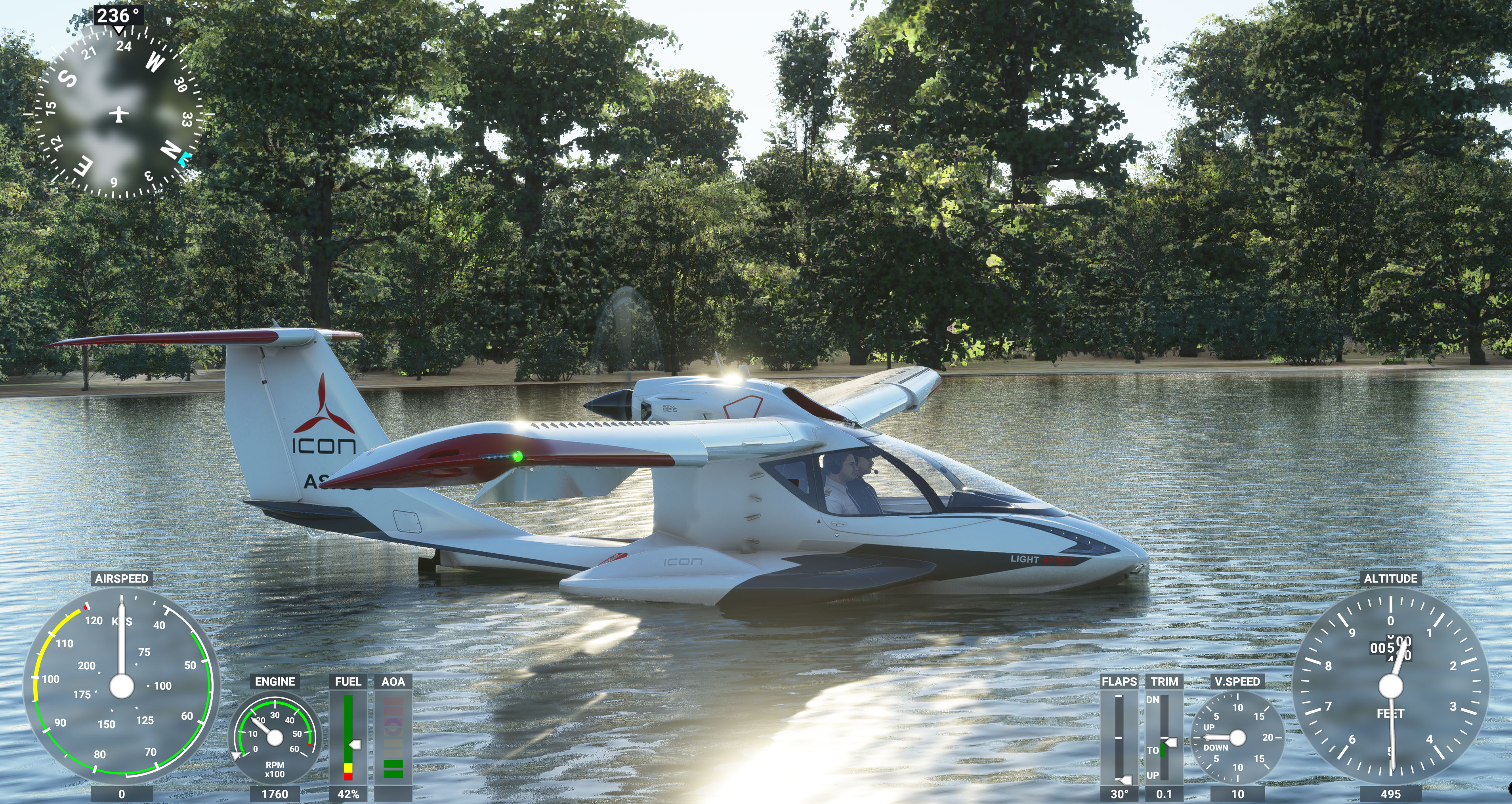Click the TRIM indicator slider
This screenshot has height=804, width=1512.
1163,738
